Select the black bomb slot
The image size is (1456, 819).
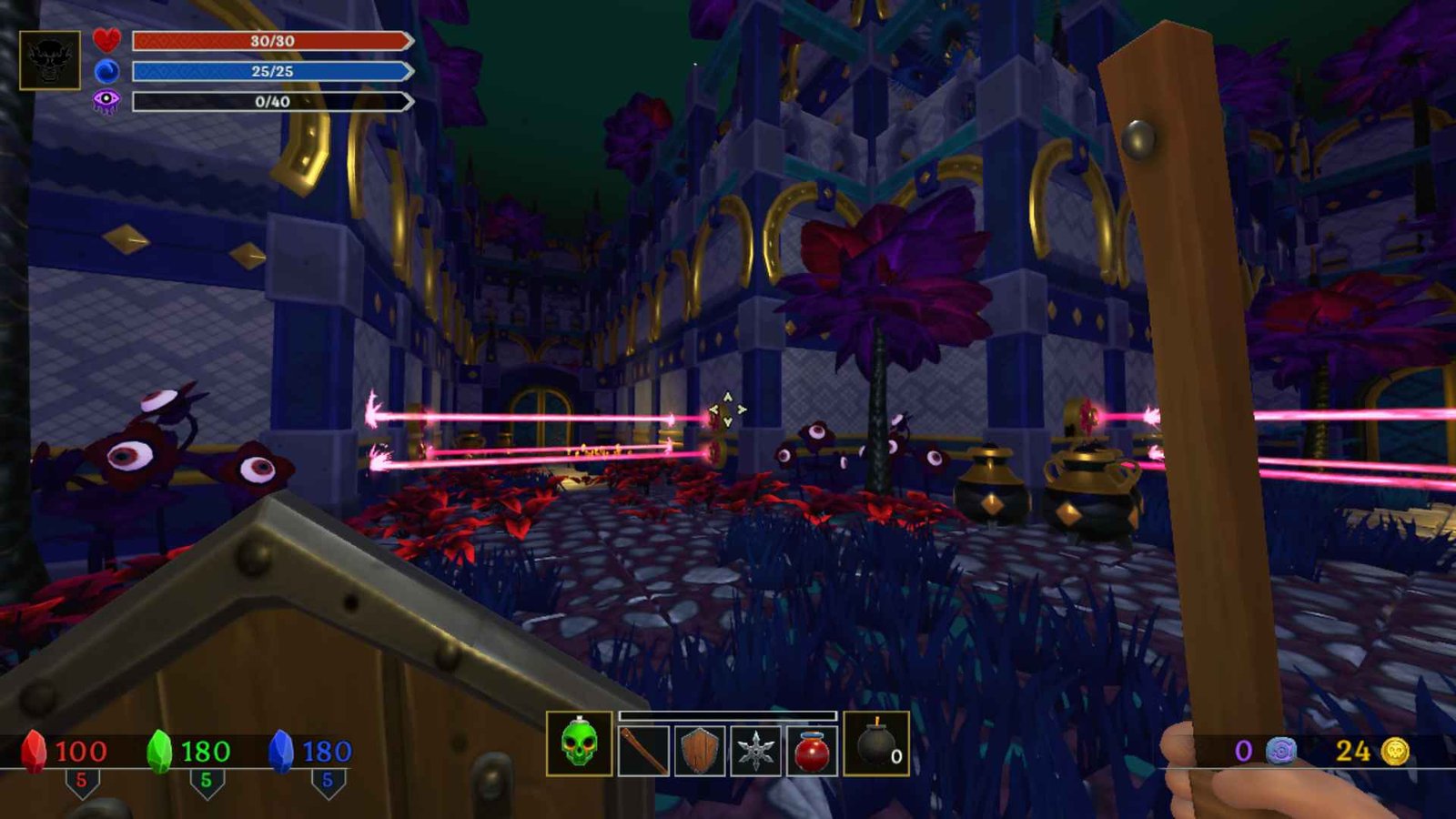875,744
